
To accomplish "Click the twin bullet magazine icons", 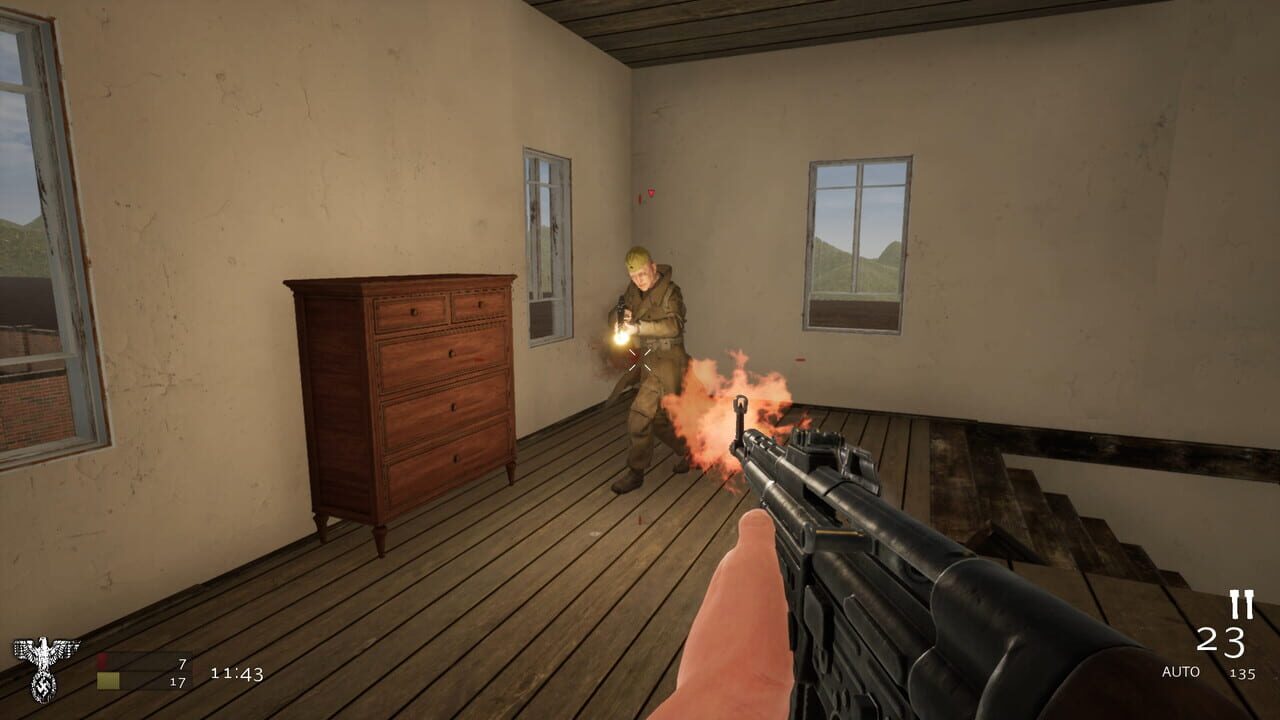I will pyautogui.click(x=1242, y=604).
